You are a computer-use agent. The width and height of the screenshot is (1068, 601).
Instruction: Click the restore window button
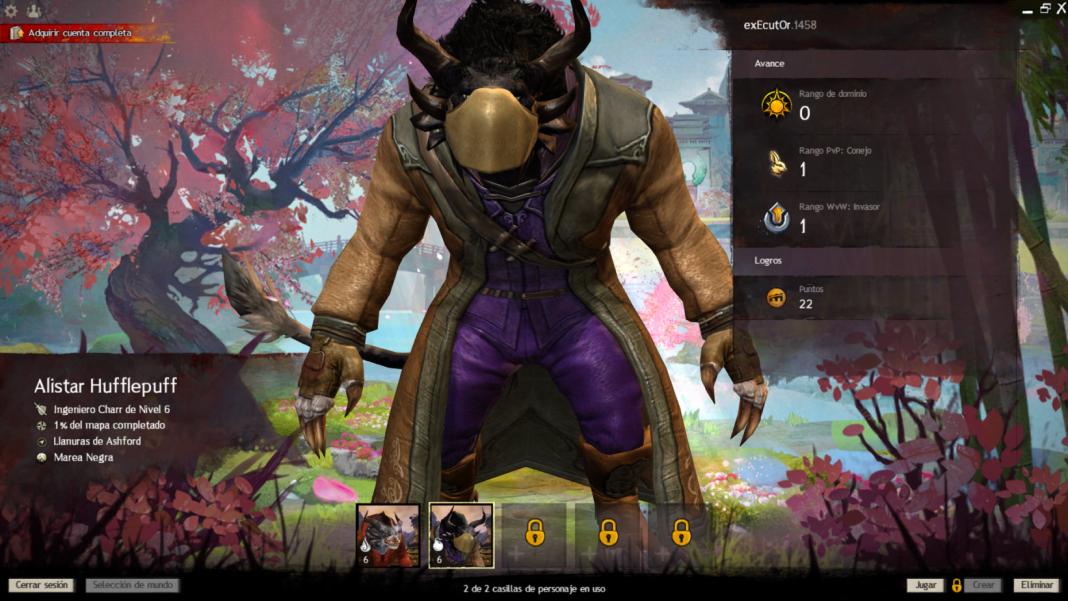(1044, 8)
